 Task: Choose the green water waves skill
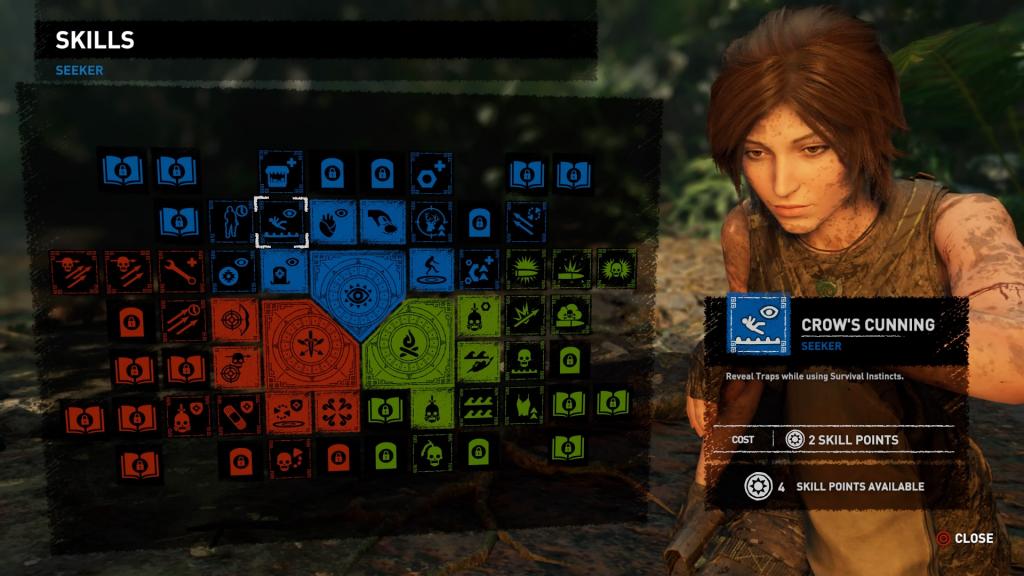478,407
